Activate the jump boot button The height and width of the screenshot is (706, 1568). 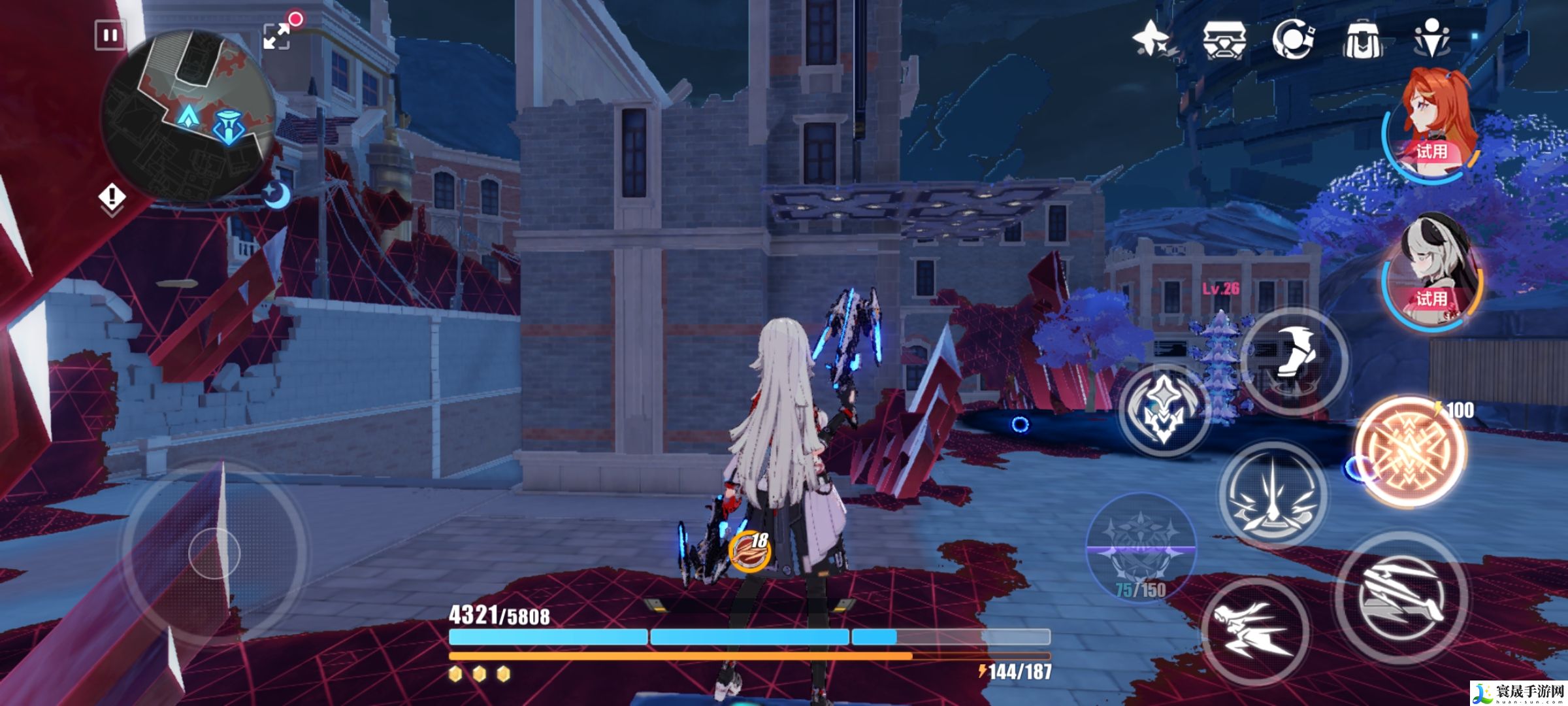1294,361
